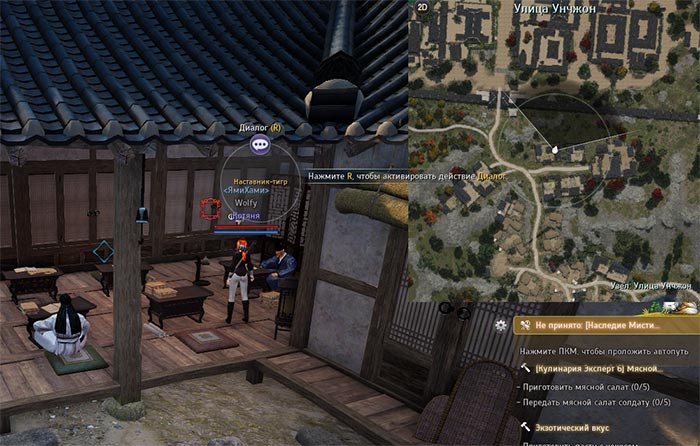
Task: Open quest tracker gear settings
Action: (x=501, y=325)
